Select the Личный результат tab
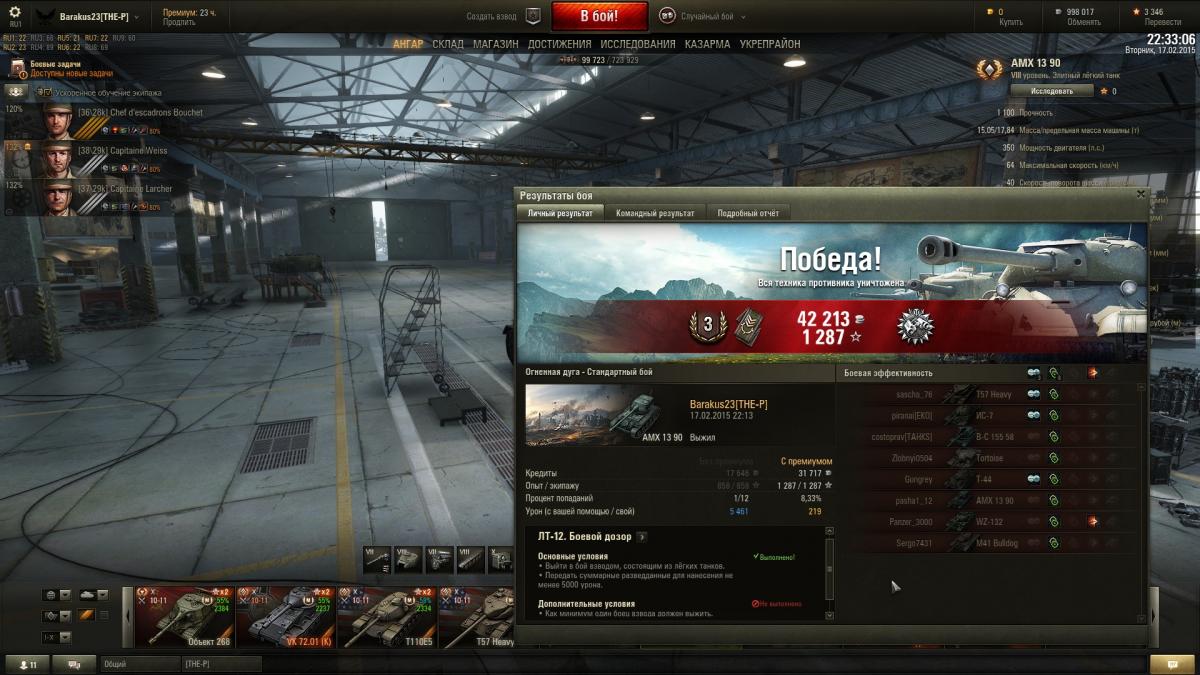Image resolution: width=1200 pixels, height=675 pixels. pos(560,213)
